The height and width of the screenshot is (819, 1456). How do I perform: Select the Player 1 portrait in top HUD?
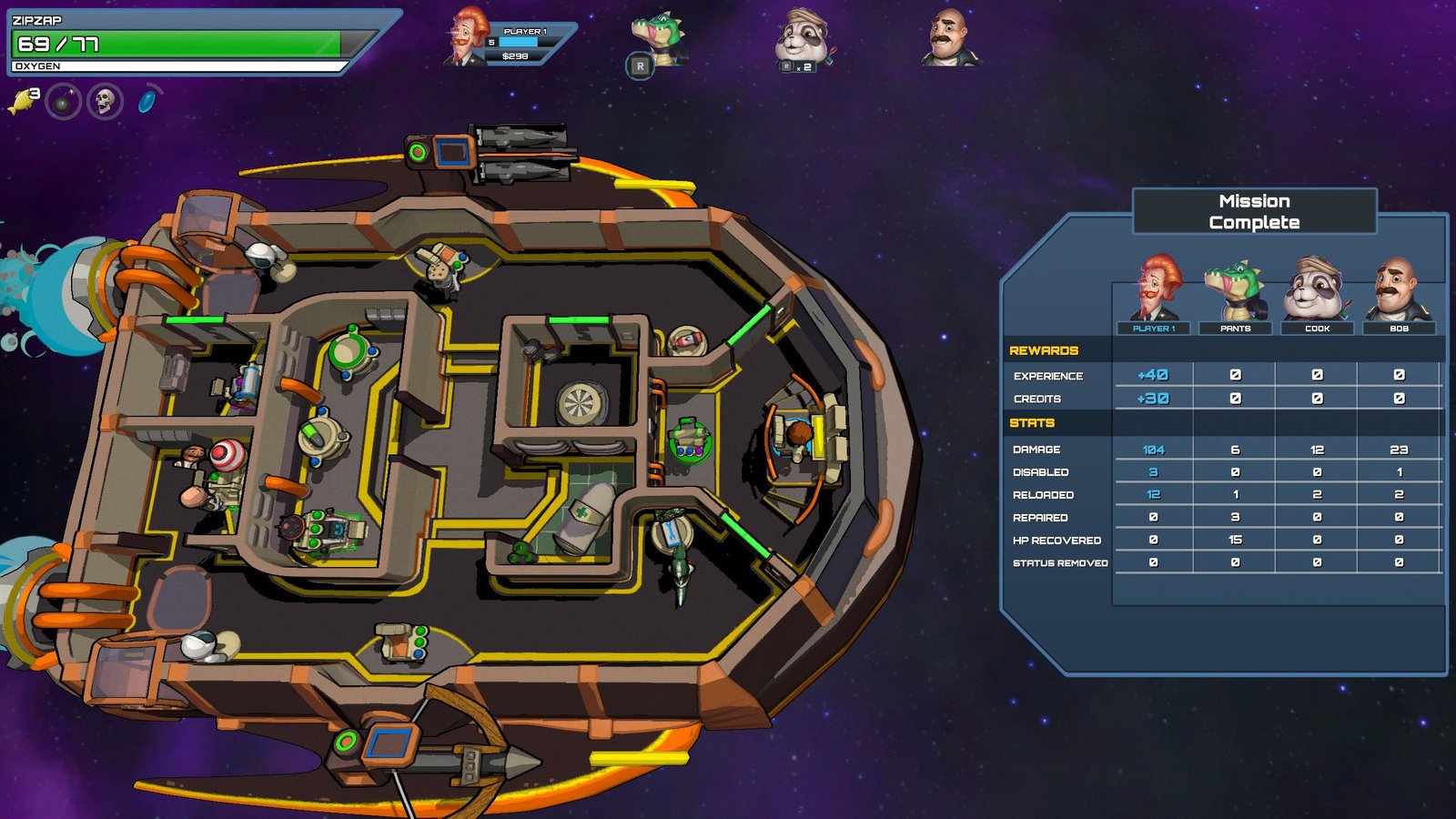(467, 38)
